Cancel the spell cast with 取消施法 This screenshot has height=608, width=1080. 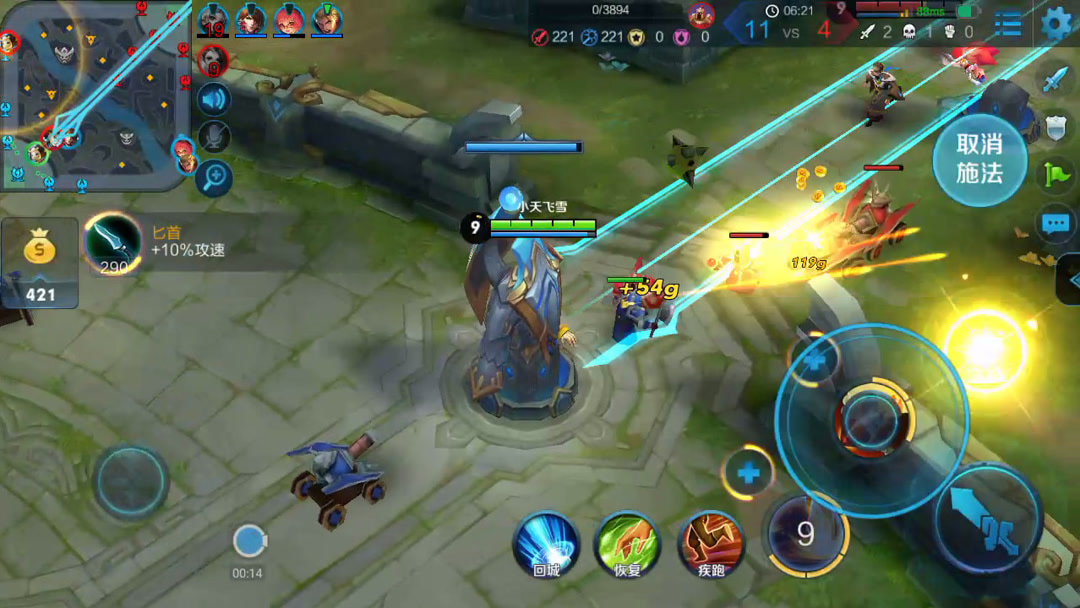tap(979, 160)
